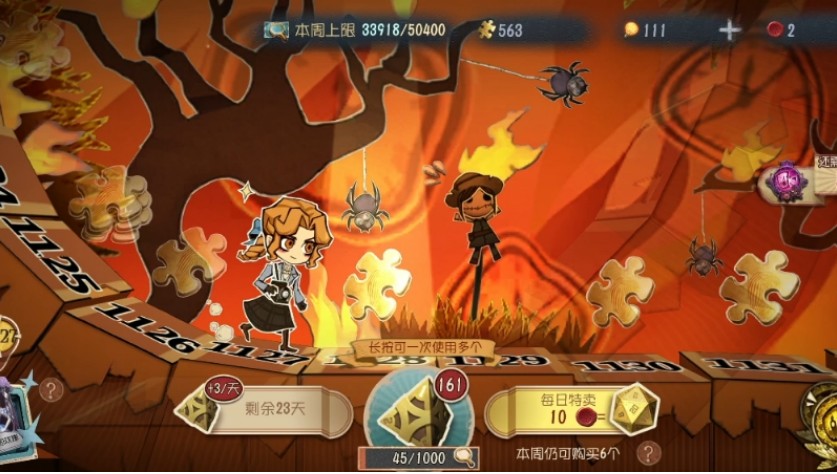The width and height of the screenshot is (837, 474).
Task: Open the 剩余23天 daily dice bonus
Action: click(265, 410)
